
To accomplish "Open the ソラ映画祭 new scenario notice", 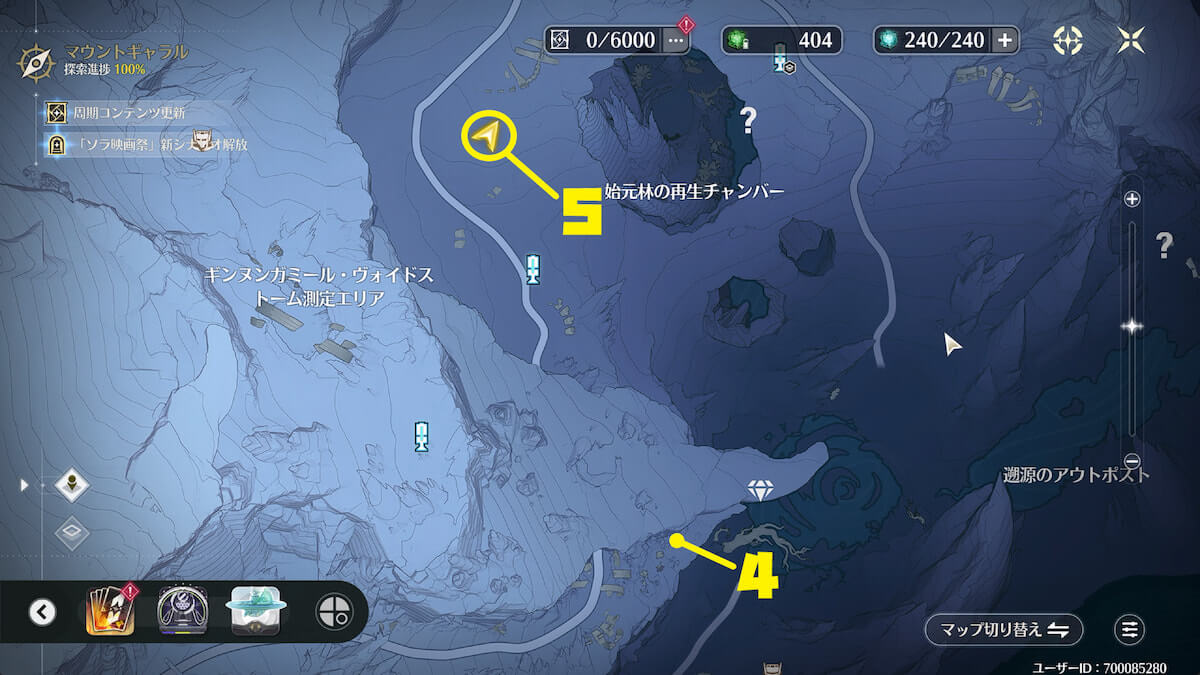I will (x=150, y=144).
